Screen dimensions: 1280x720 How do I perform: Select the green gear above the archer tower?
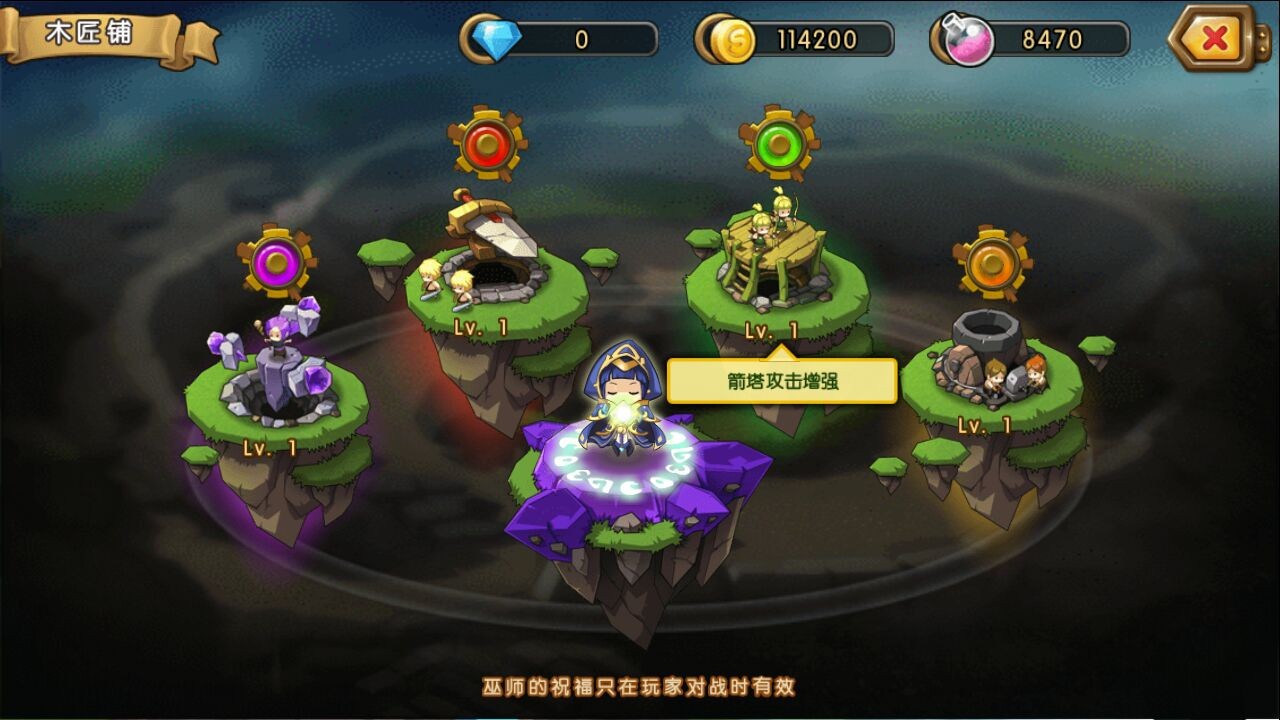click(x=779, y=144)
